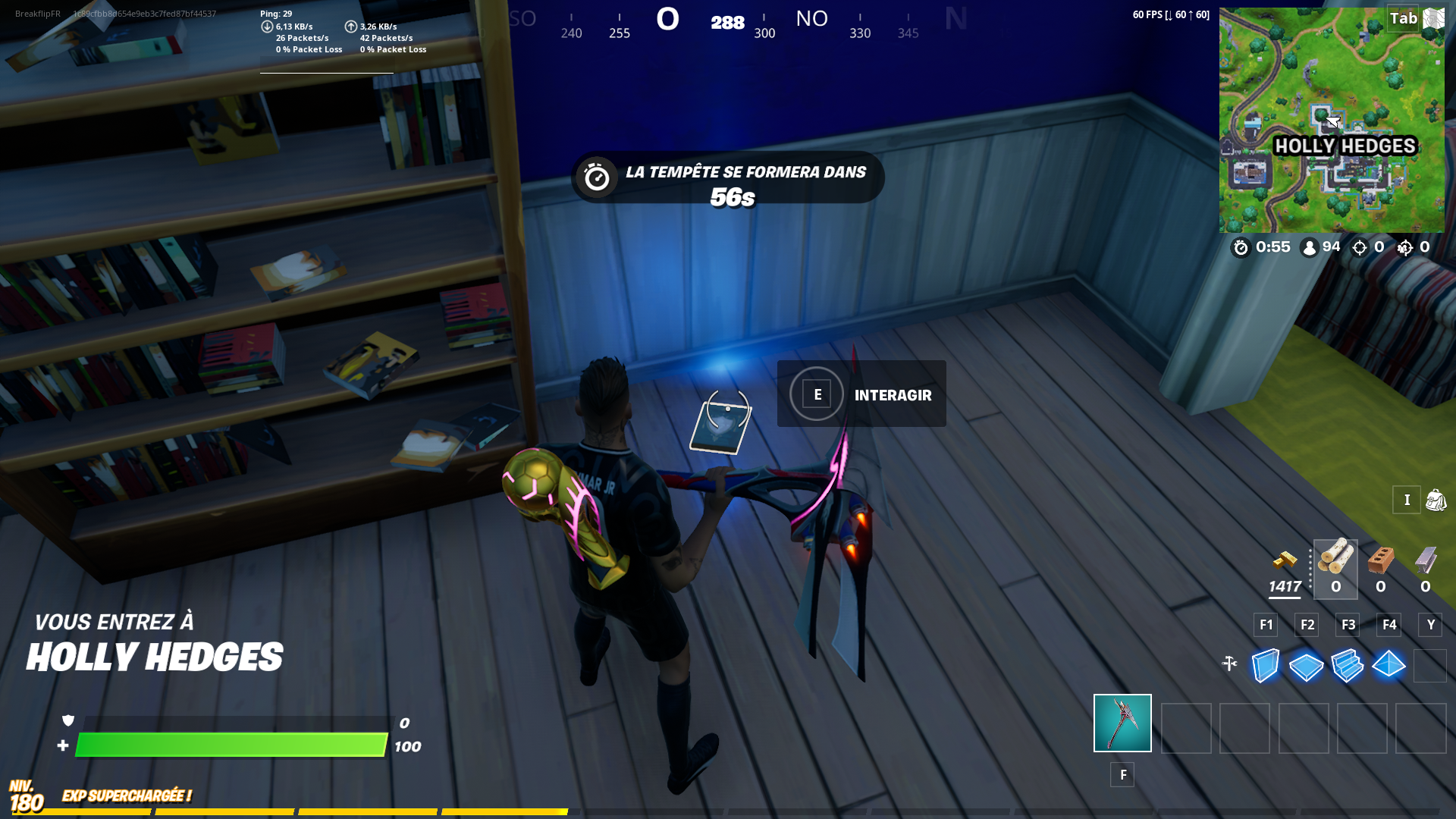The height and width of the screenshot is (819, 1456).
Task: Select the wall build piece F1
Action: click(x=1265, y=667)
